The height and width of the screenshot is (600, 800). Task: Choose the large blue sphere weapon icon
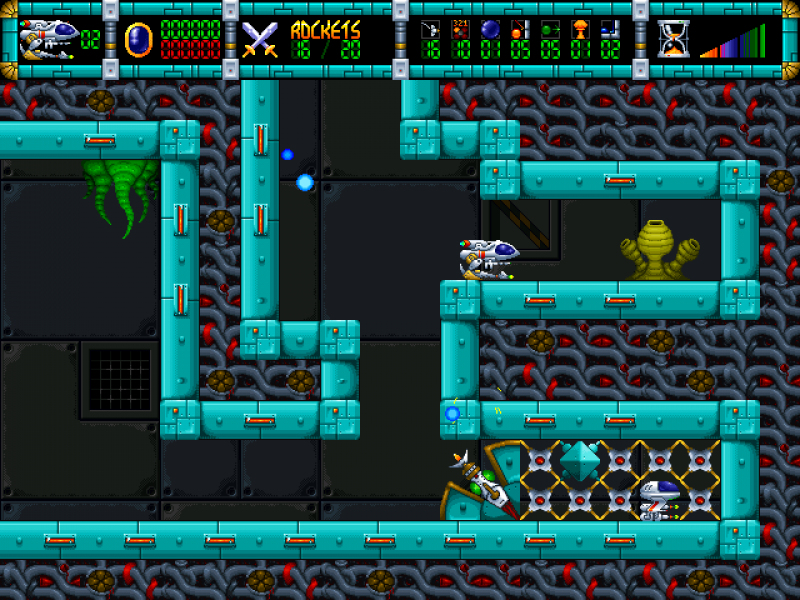(490, 29)
